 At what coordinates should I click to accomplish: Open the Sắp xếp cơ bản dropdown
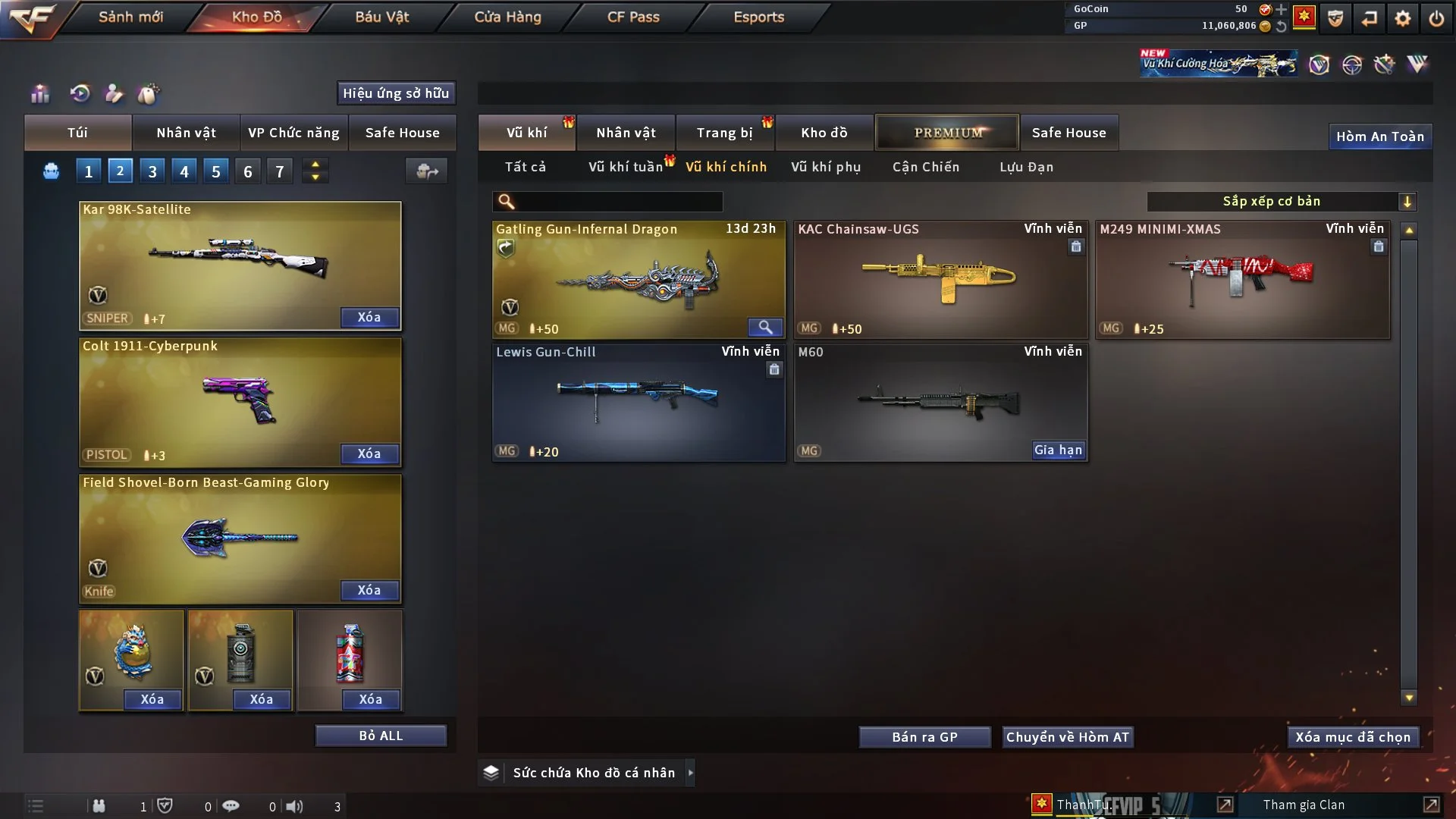pos(1281,201)
